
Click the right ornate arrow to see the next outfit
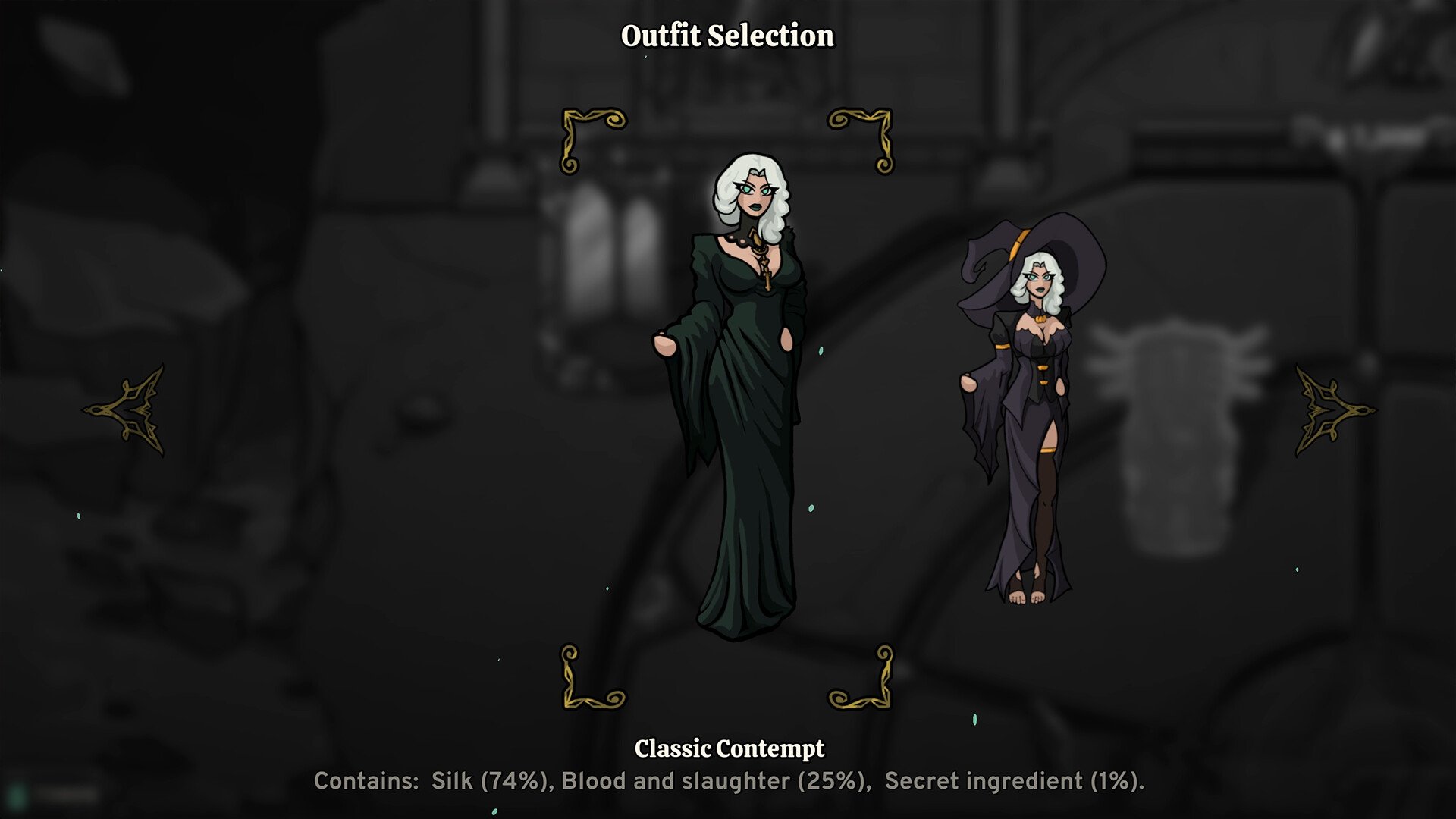[1332, 410]
